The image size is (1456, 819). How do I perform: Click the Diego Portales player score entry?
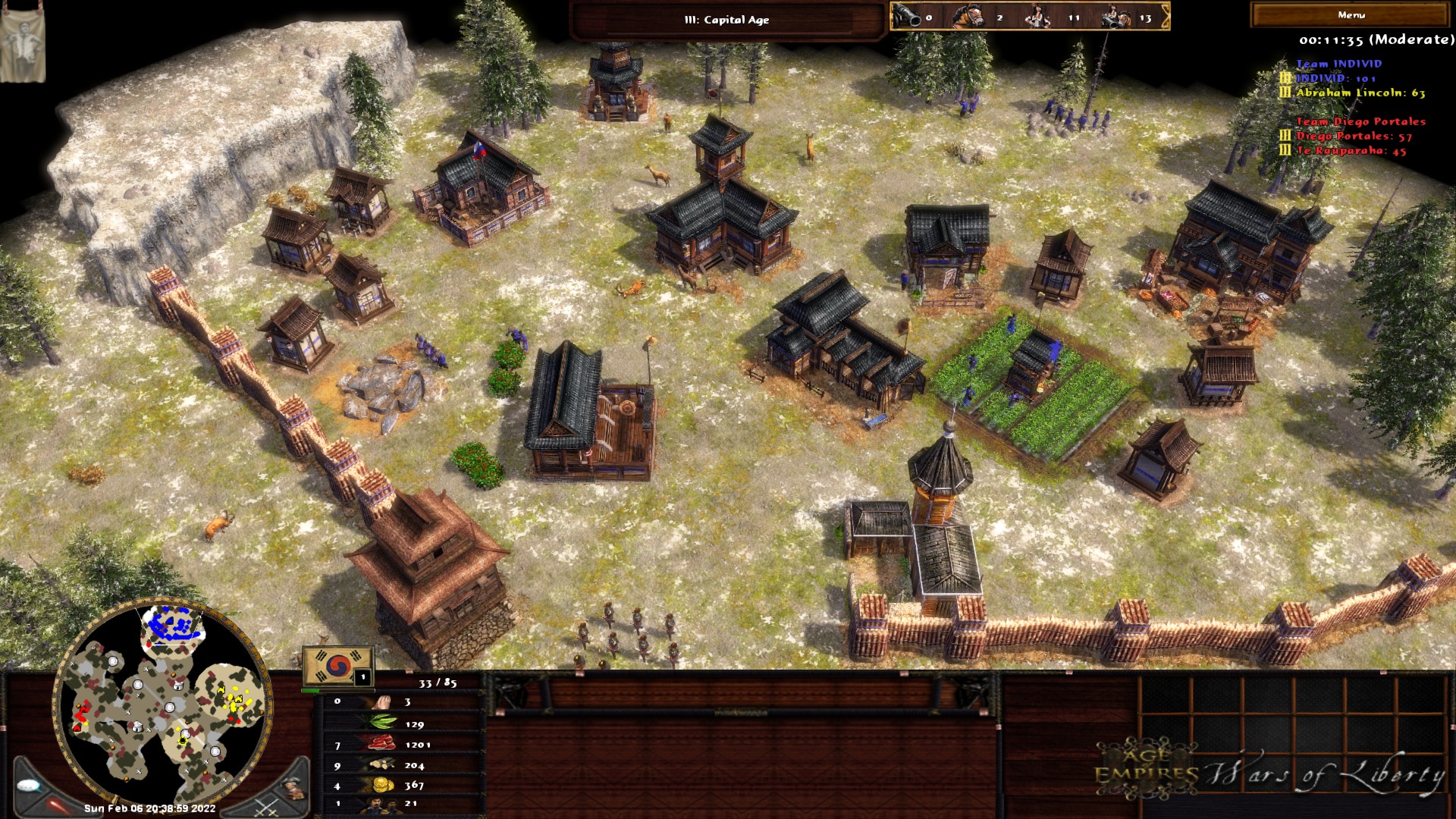1354,136
